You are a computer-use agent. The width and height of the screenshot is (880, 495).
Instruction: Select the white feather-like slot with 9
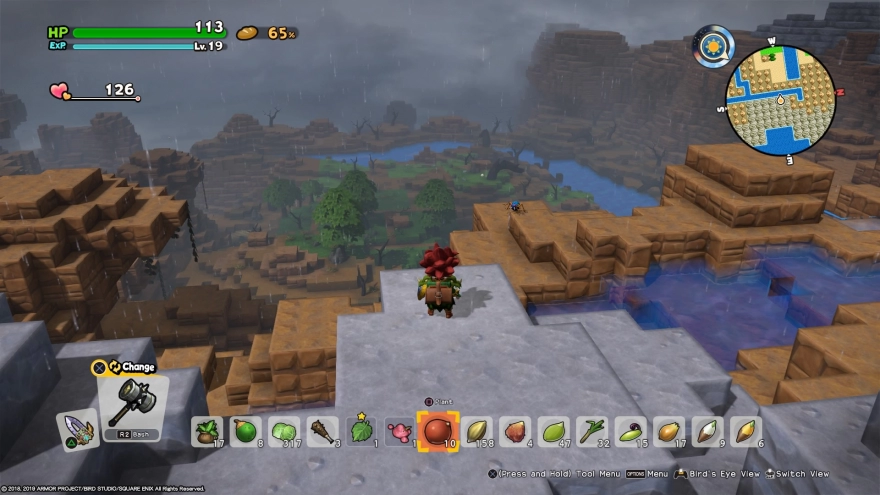tap(707, 431)
